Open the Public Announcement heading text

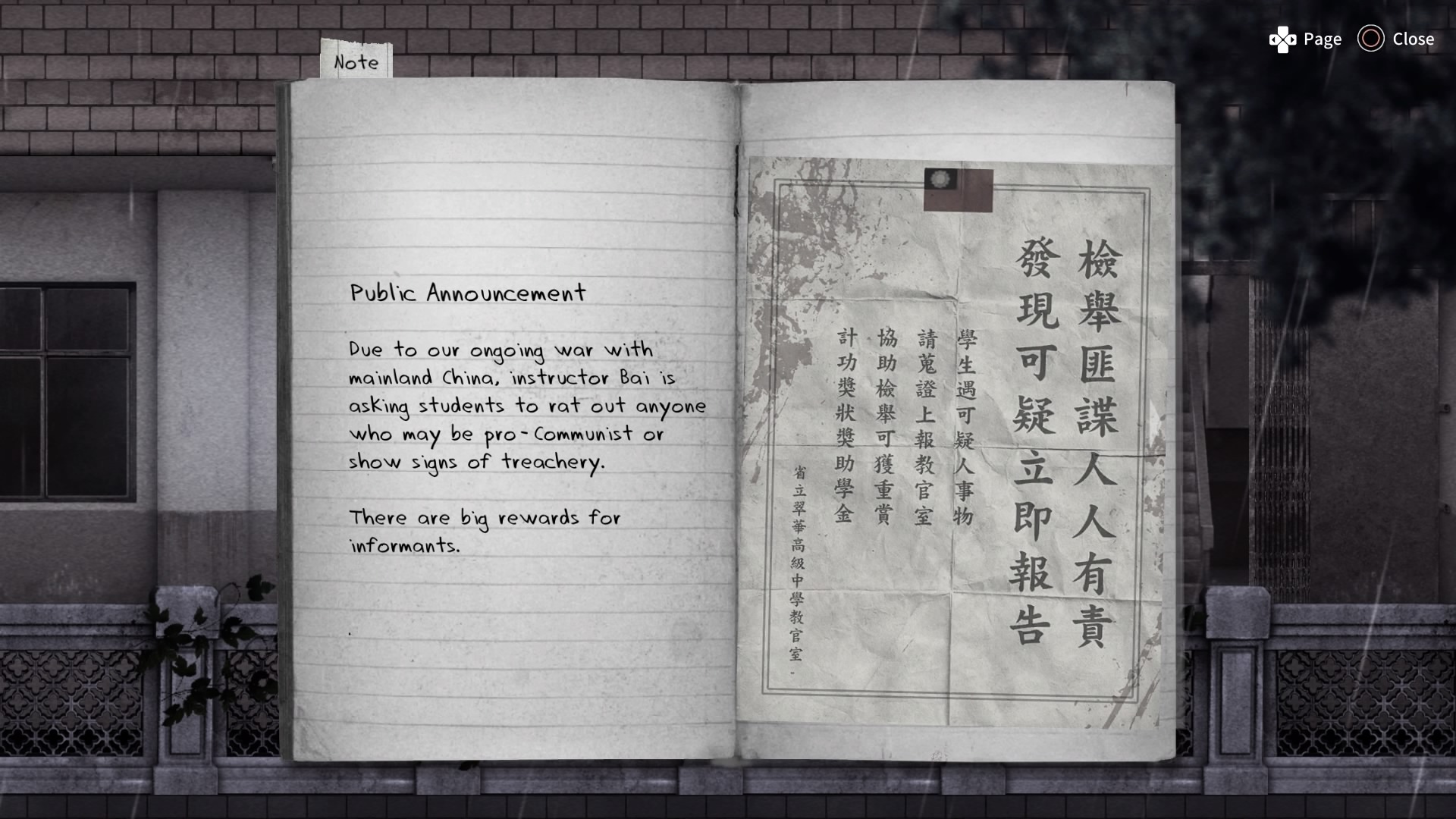pyautogui.click(x=469, y=293)
